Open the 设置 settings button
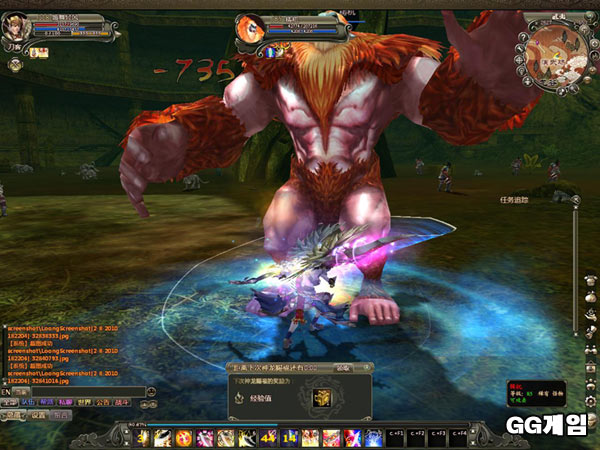The image size is (600, 450). [40, 415]
